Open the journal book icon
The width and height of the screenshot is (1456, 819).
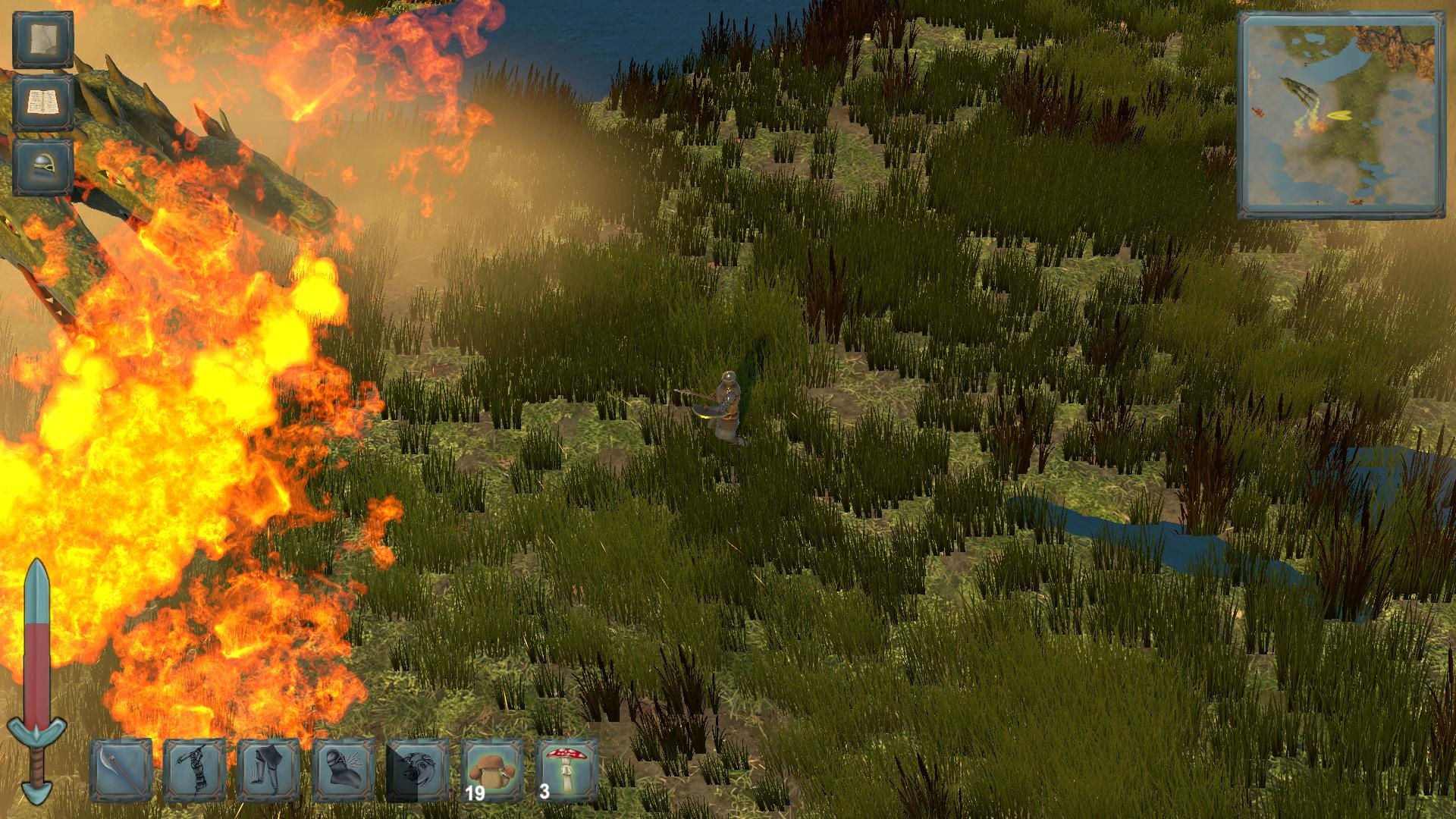43,103
